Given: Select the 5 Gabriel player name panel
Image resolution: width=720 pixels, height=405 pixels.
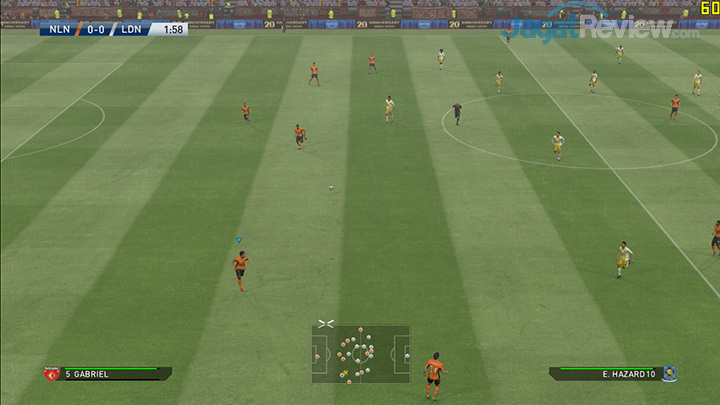Looking at the screenshot, I should [112, 374].
